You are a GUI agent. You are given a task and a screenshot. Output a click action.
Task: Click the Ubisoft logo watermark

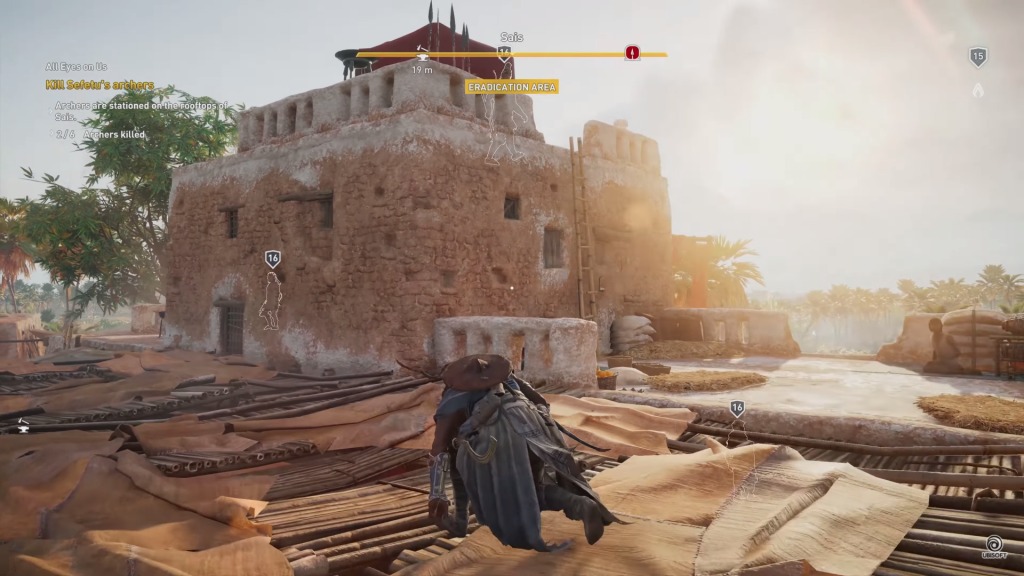pos(995,547)
